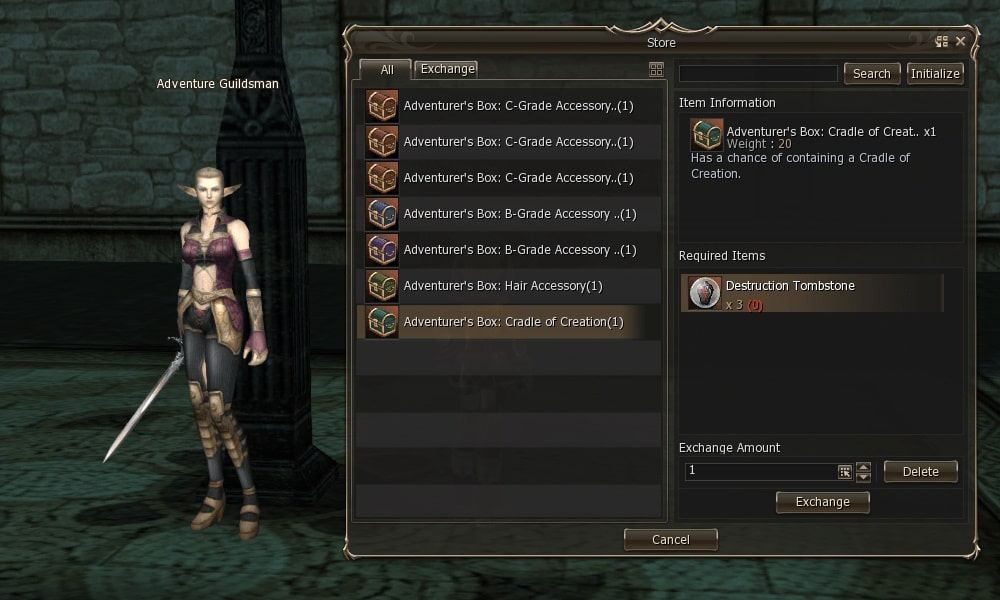The image size is (1000, 600).
Task: Cancel the store window
Action: [x=670, y=540]
